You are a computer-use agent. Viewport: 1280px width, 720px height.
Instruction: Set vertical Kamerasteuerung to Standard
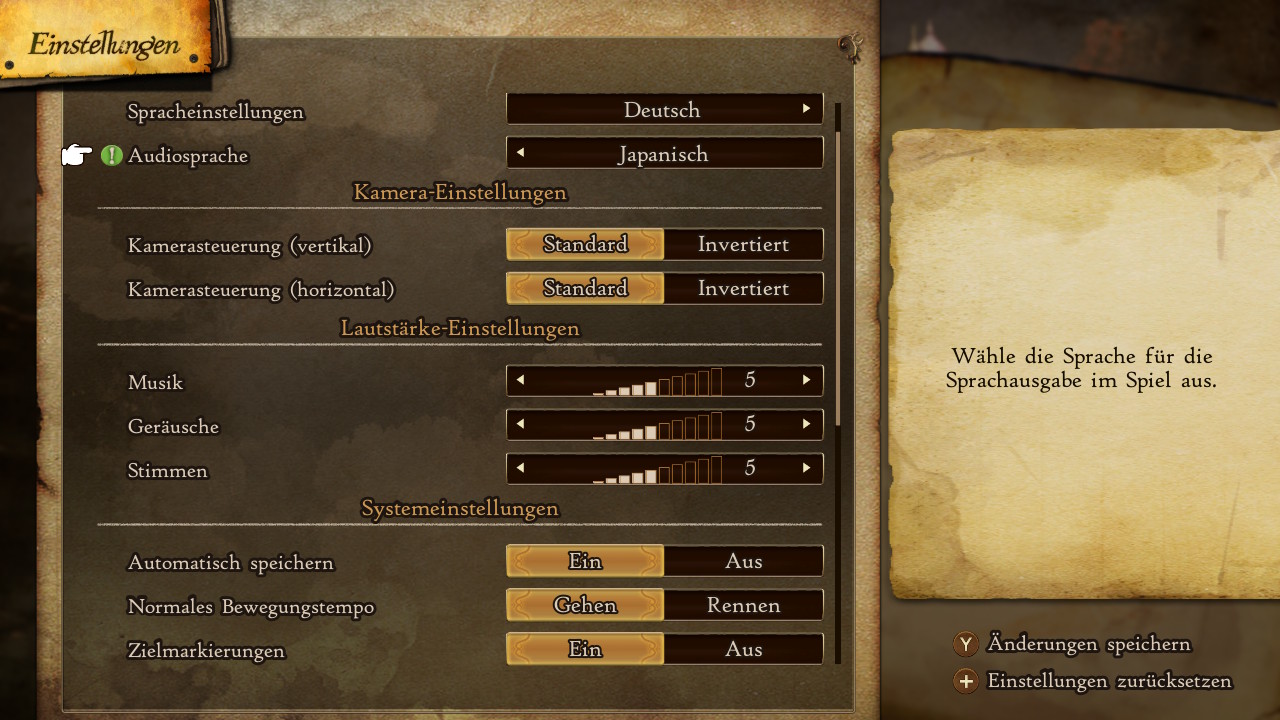coord(585,244)
